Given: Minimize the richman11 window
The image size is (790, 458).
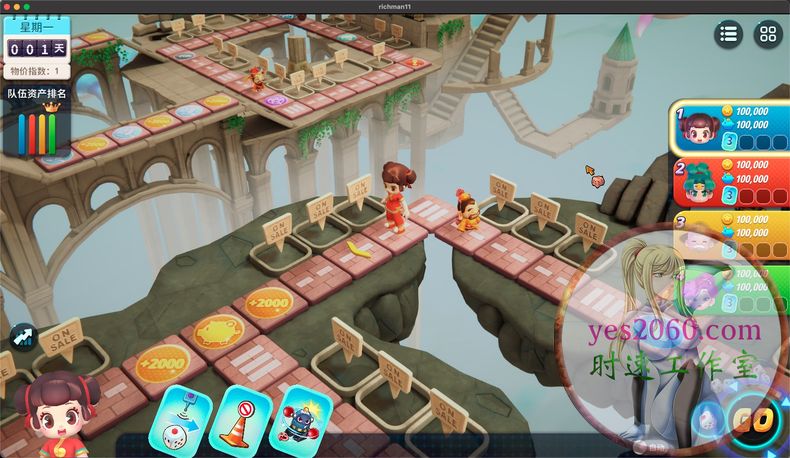Looking at the screenshot, I should 17,6.
